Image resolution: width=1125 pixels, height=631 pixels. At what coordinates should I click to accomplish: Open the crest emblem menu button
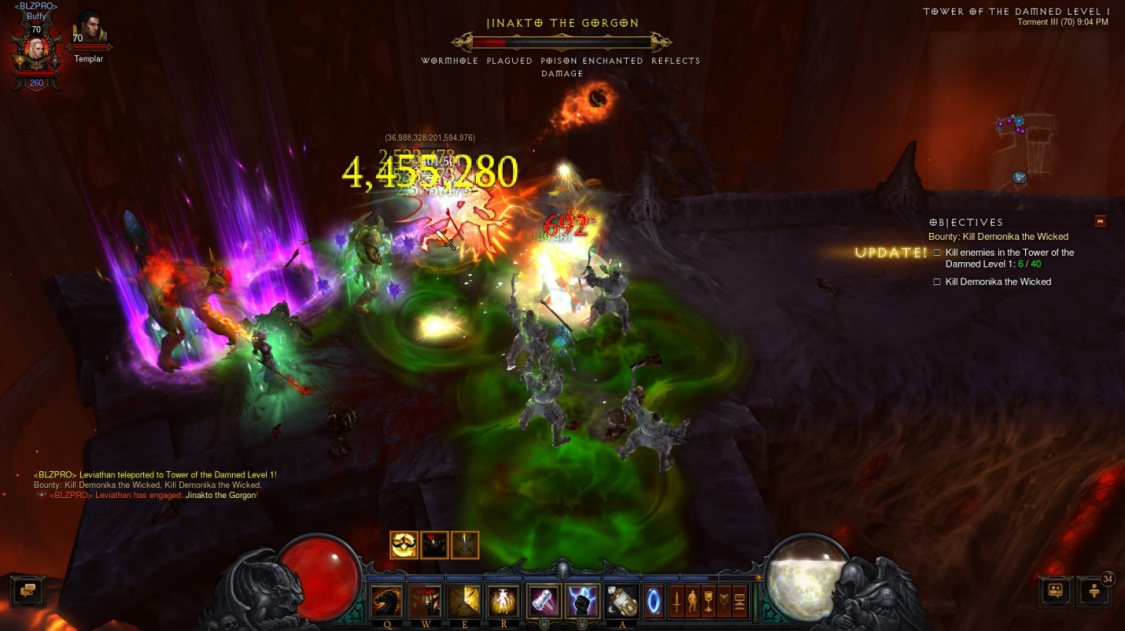point(724,601)
